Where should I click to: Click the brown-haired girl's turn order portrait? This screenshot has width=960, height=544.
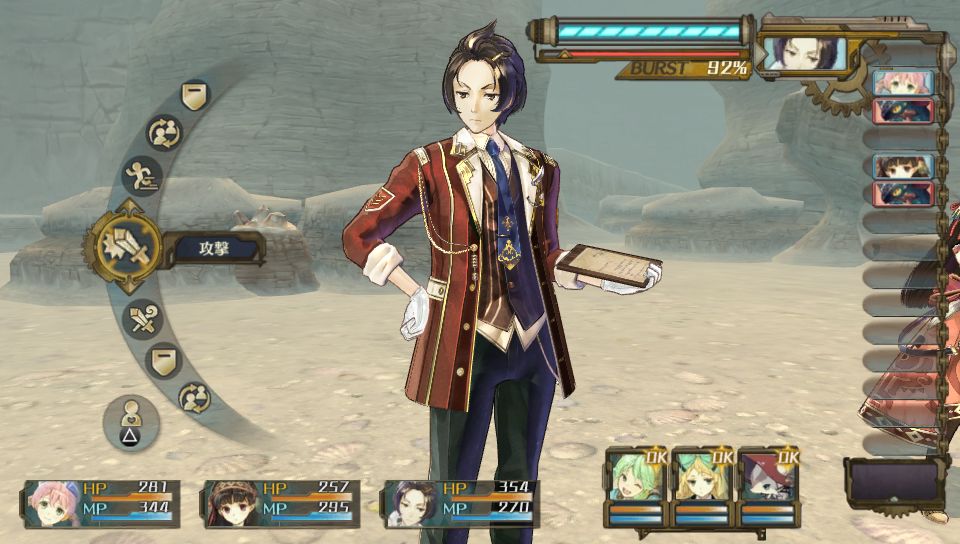(x=903, y=166)
